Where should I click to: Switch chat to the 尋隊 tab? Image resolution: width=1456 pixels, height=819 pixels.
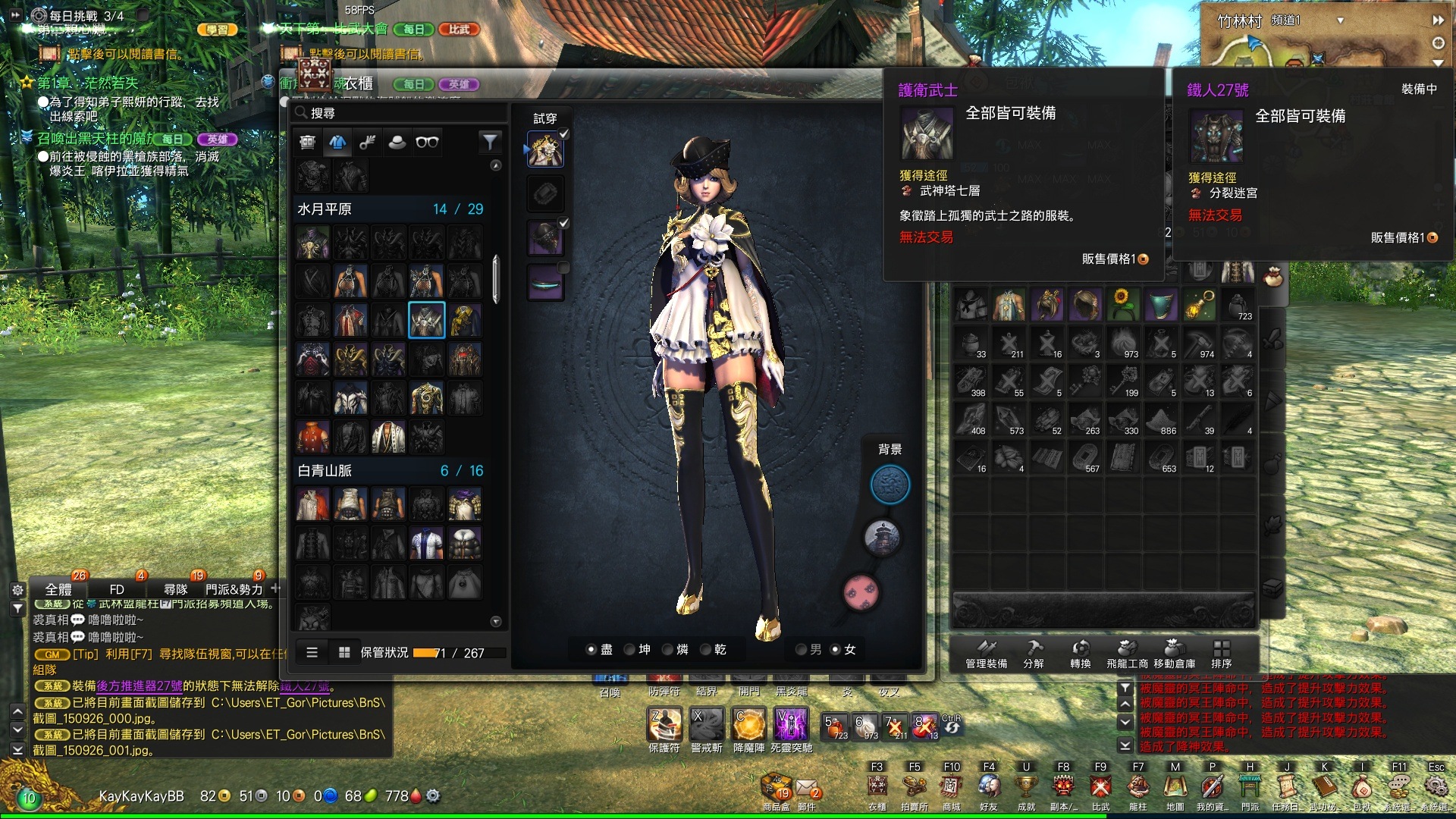click(175, 589)
